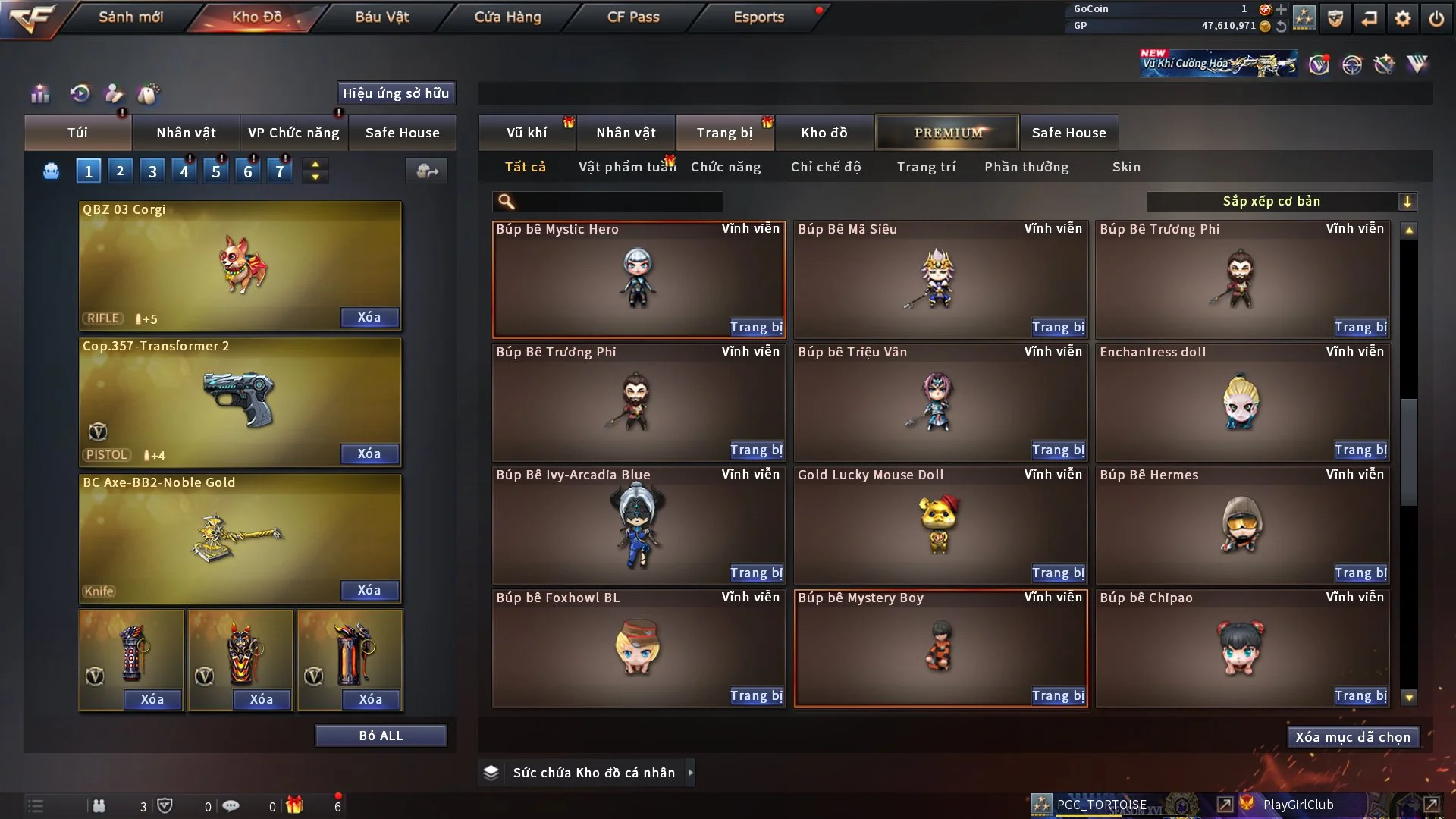Select bag slot number 3
The image size is (1456, 819).
pos(152,171)
